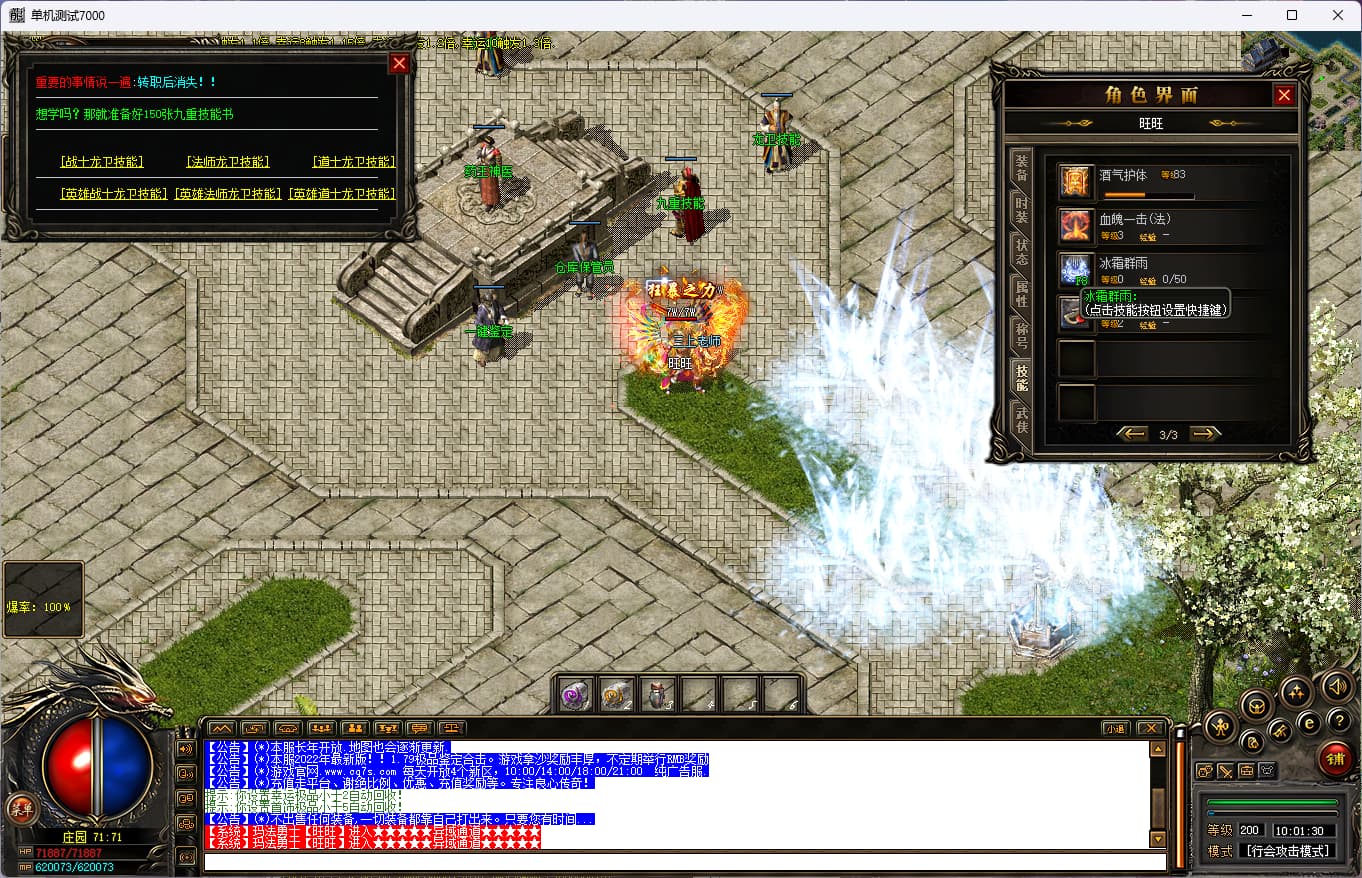The width and height of the screenshot is (1362, 878).
Task: Show the 状态 status tab
Action: [1021, 251]
